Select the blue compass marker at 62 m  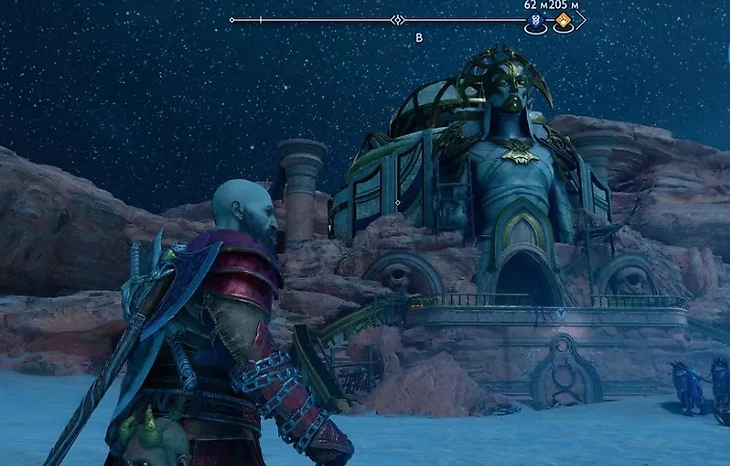pyautogui.click(x=536, y=20)
